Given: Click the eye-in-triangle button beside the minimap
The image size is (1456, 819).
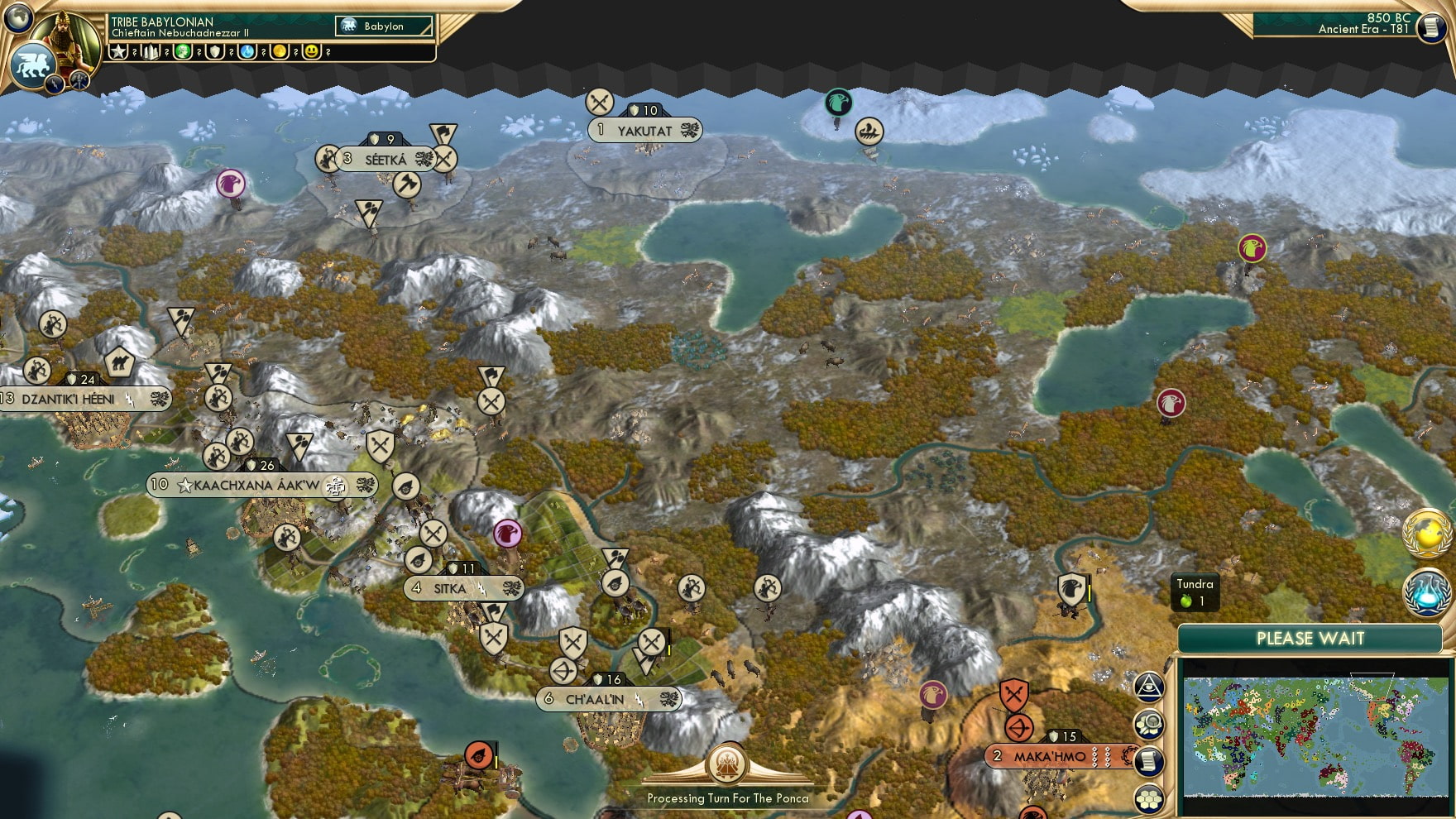Looking at the screenshot, I should [x=1149, y=686].
